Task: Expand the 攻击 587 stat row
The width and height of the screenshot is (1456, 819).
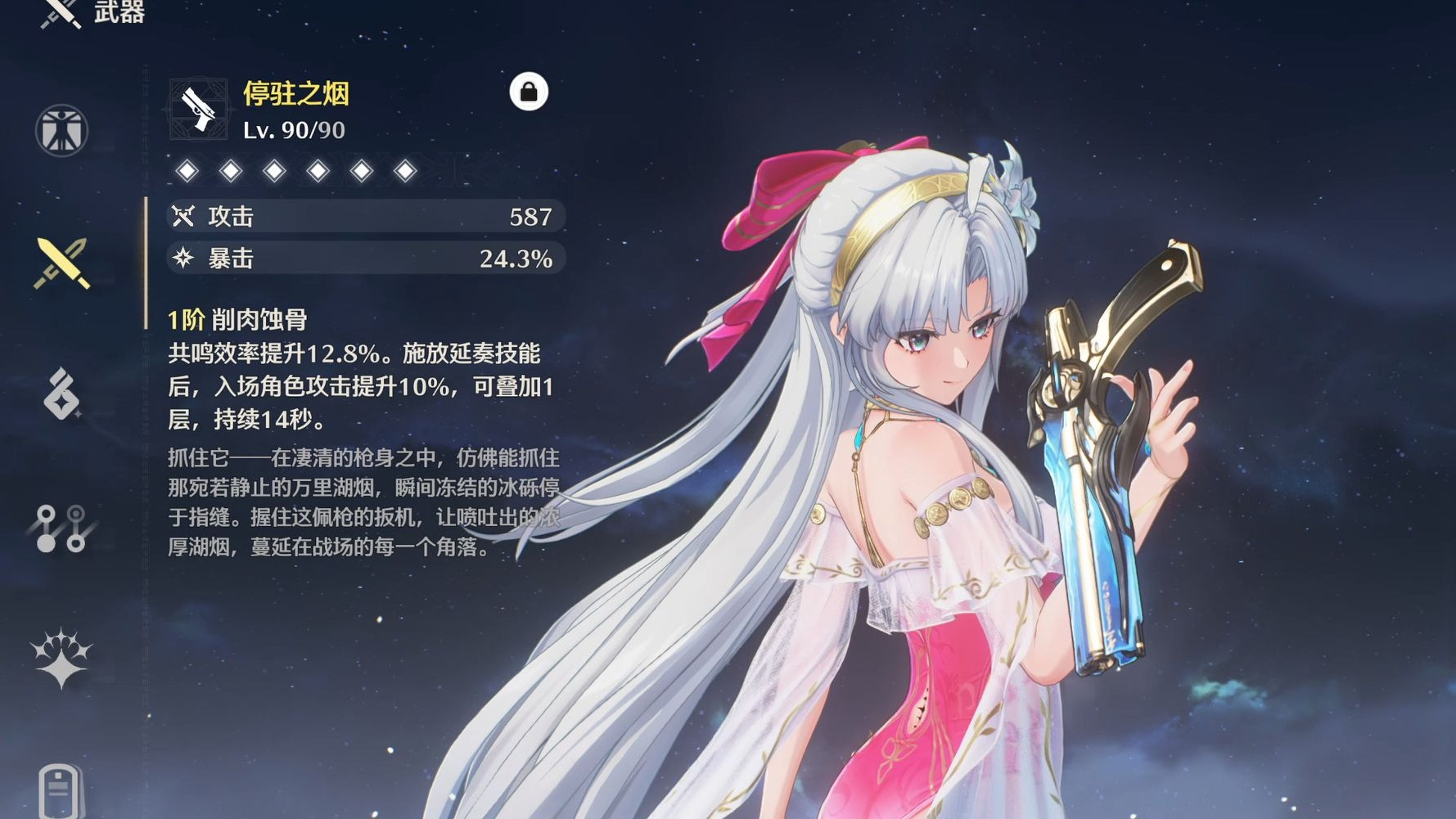Action: (x=360, y=217)
